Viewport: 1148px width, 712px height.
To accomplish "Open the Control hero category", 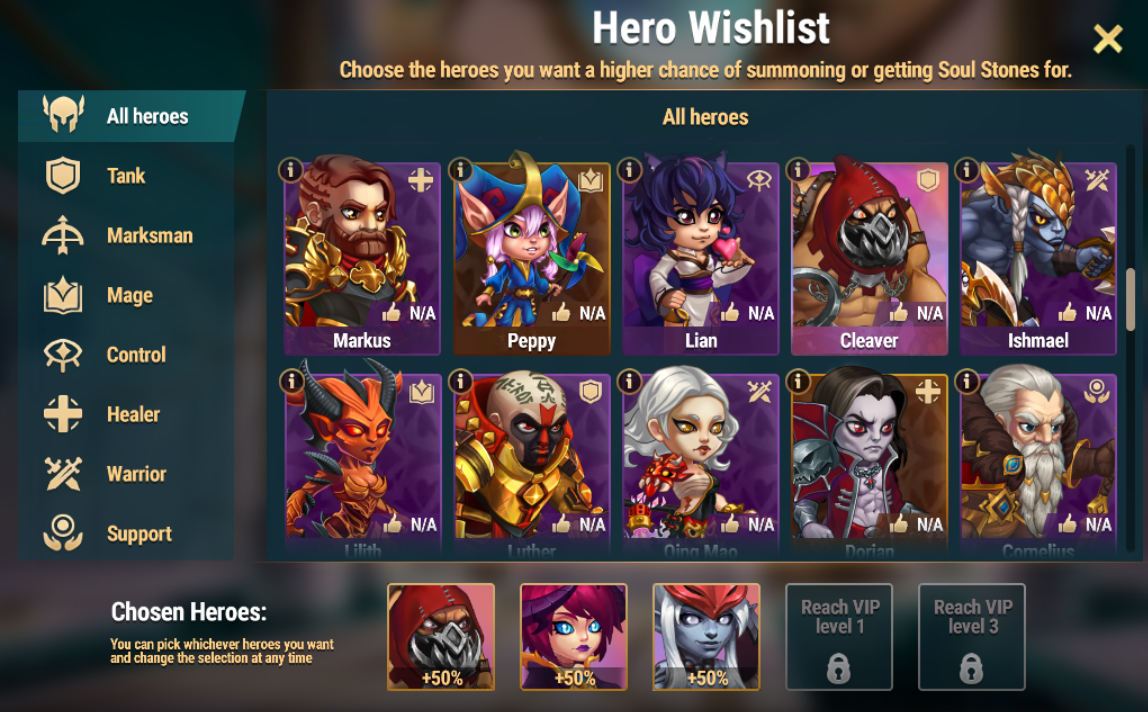I will (x=136, y=355).
